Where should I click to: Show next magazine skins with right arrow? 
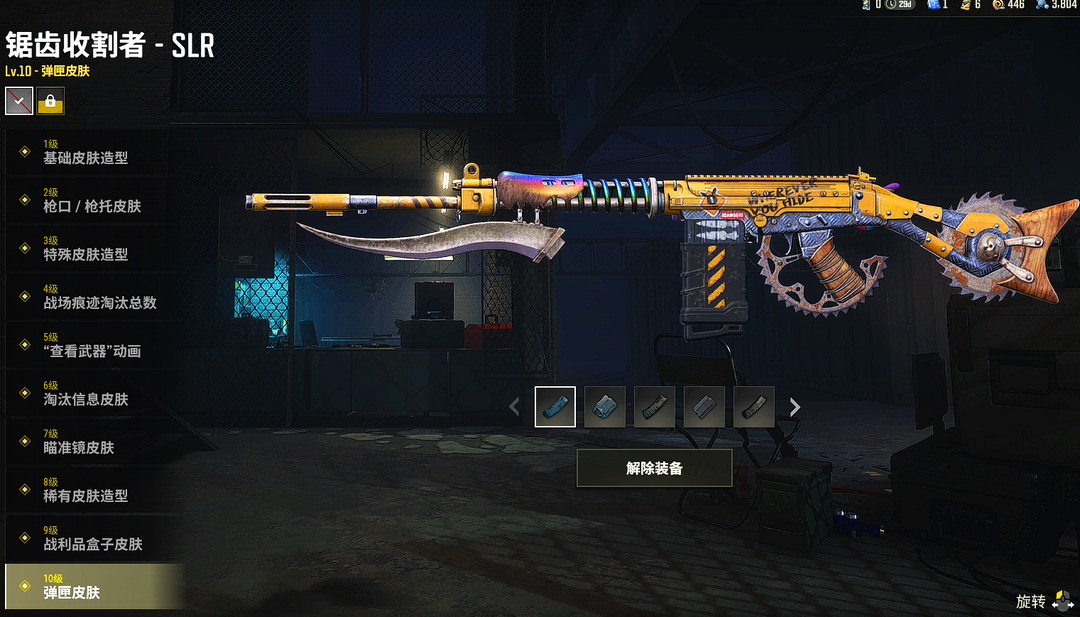(x=795, y=407)
